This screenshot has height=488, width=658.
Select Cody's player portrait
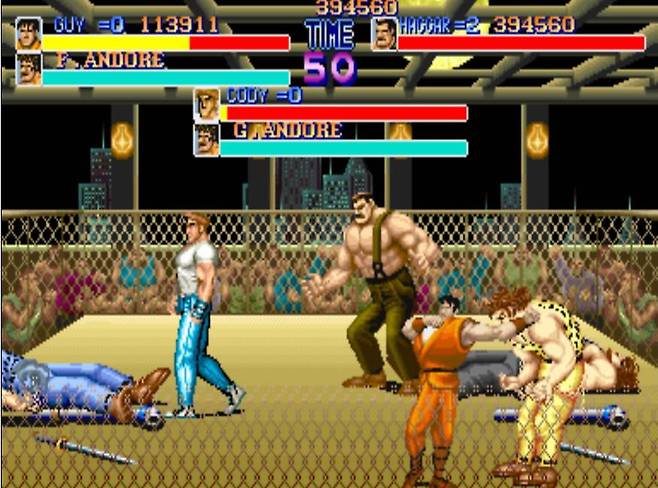207,104
